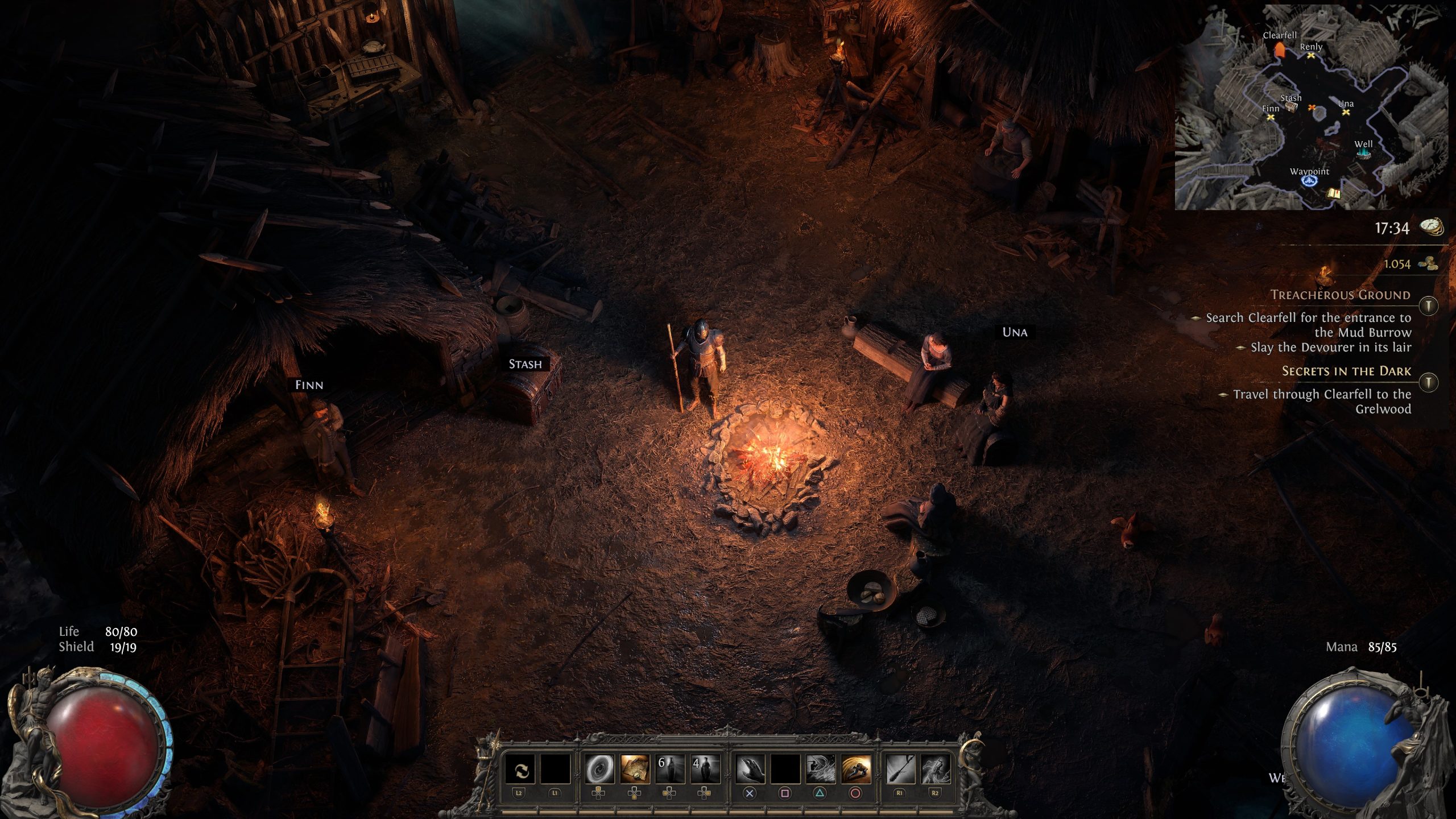The width and height of the screenshot is (1456, 819).
Task: Use the flask with 6 charges
Action: pos(670,770)
